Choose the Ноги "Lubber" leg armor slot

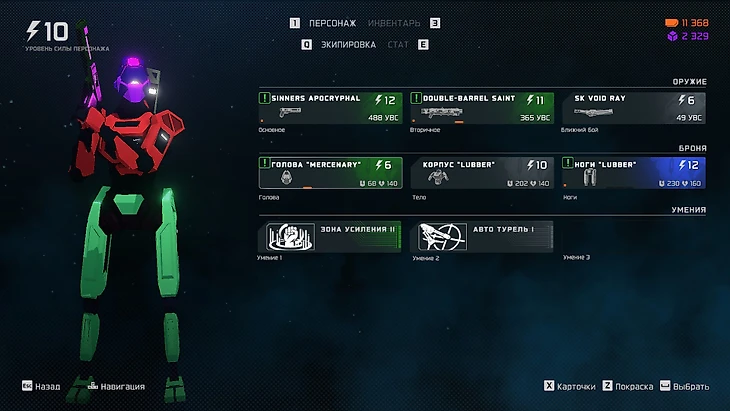(x=633, y=173)
